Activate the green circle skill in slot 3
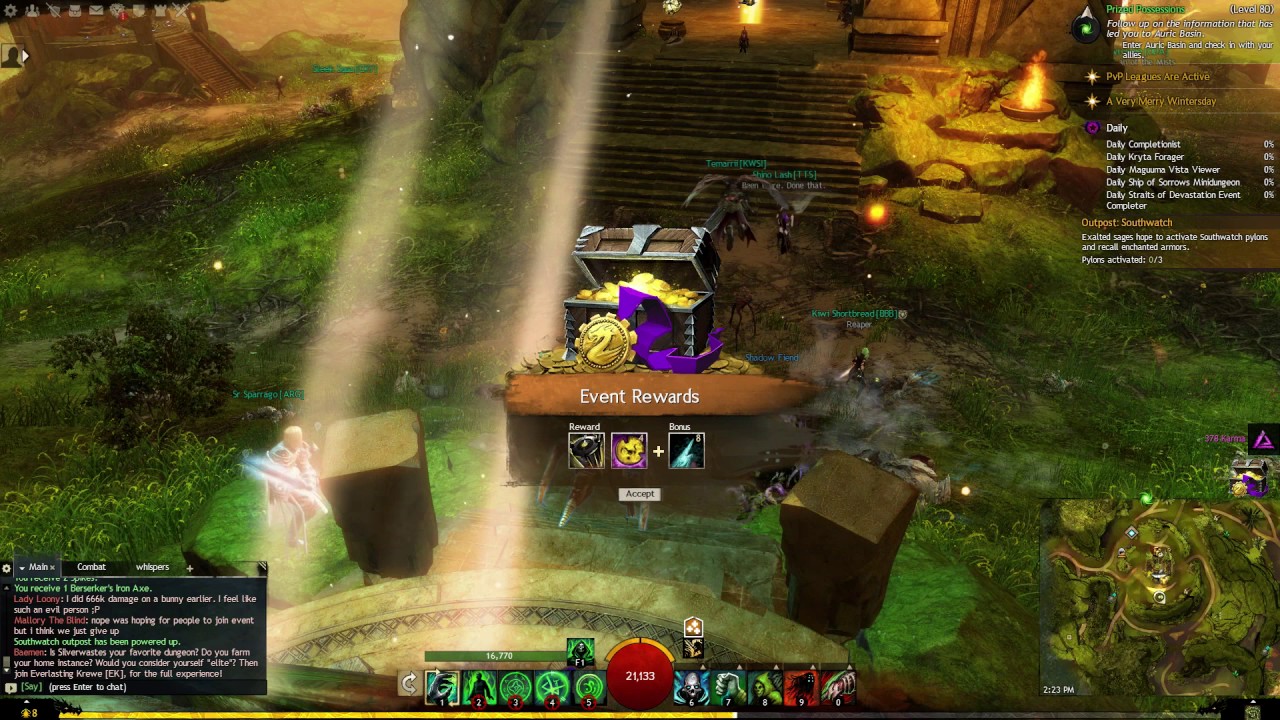1280x720 pixels. click(516, 687)
